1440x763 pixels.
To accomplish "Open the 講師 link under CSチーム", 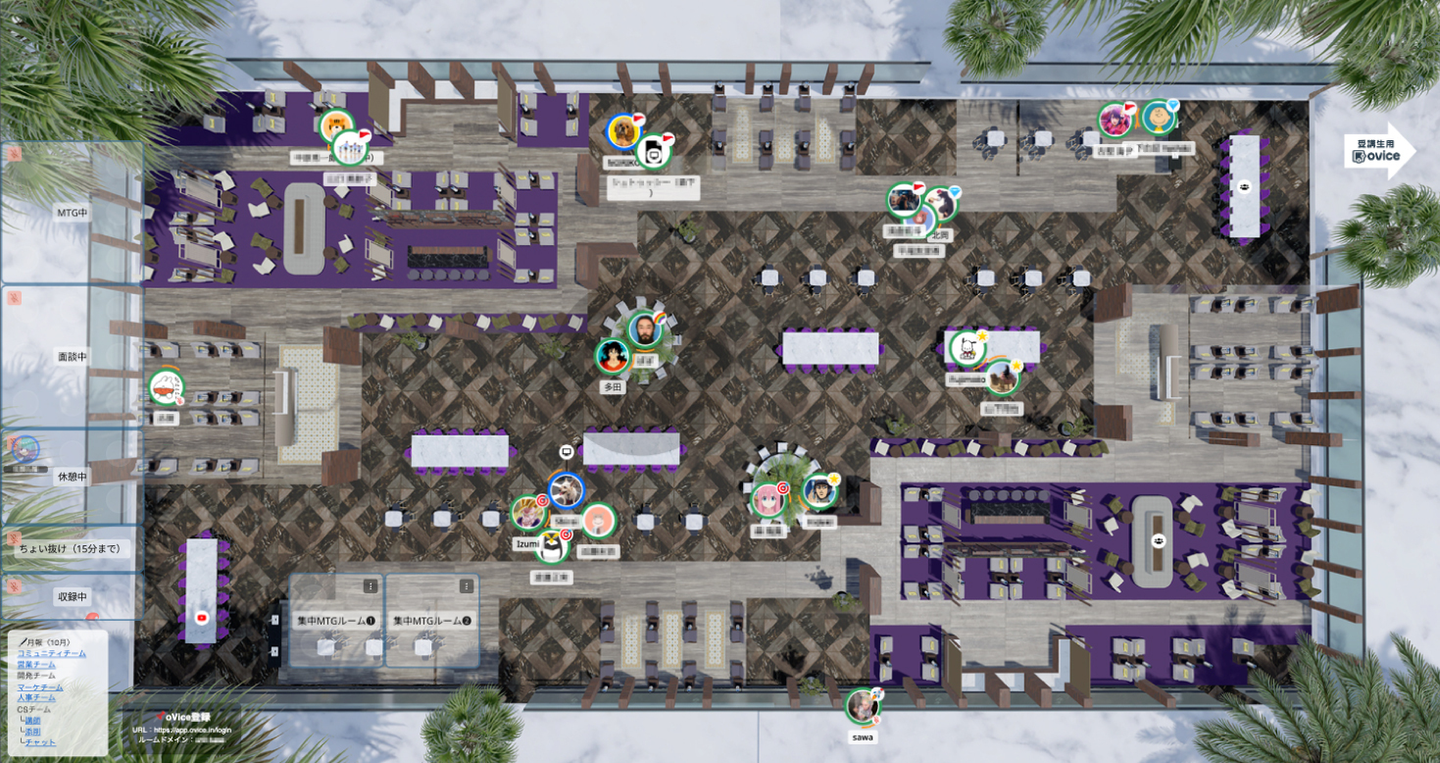I will pos(33,720).
